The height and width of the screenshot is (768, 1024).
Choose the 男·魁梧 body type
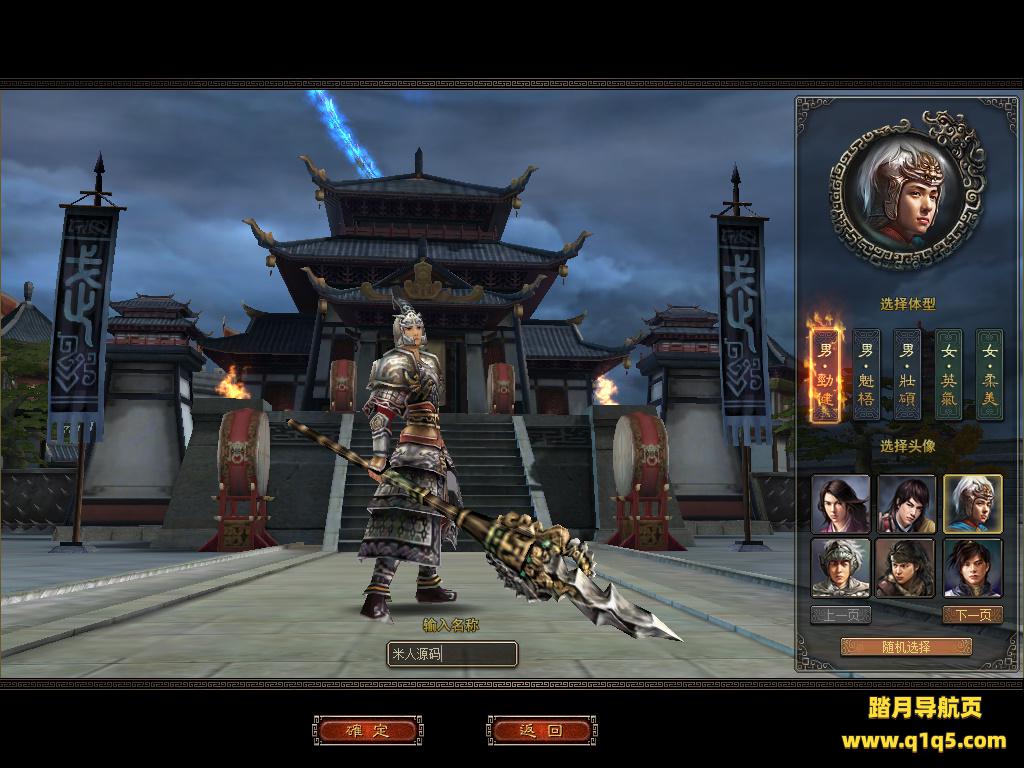tap(866, 376)
